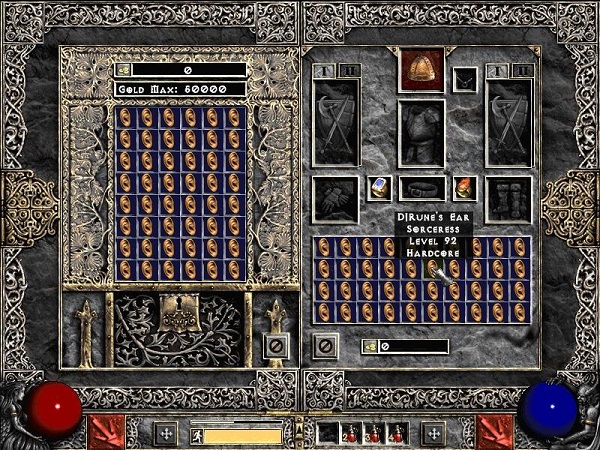Viewport: 600px width, 450px height.
Task: Select the cap in the helmet slot
Action: 421,68
